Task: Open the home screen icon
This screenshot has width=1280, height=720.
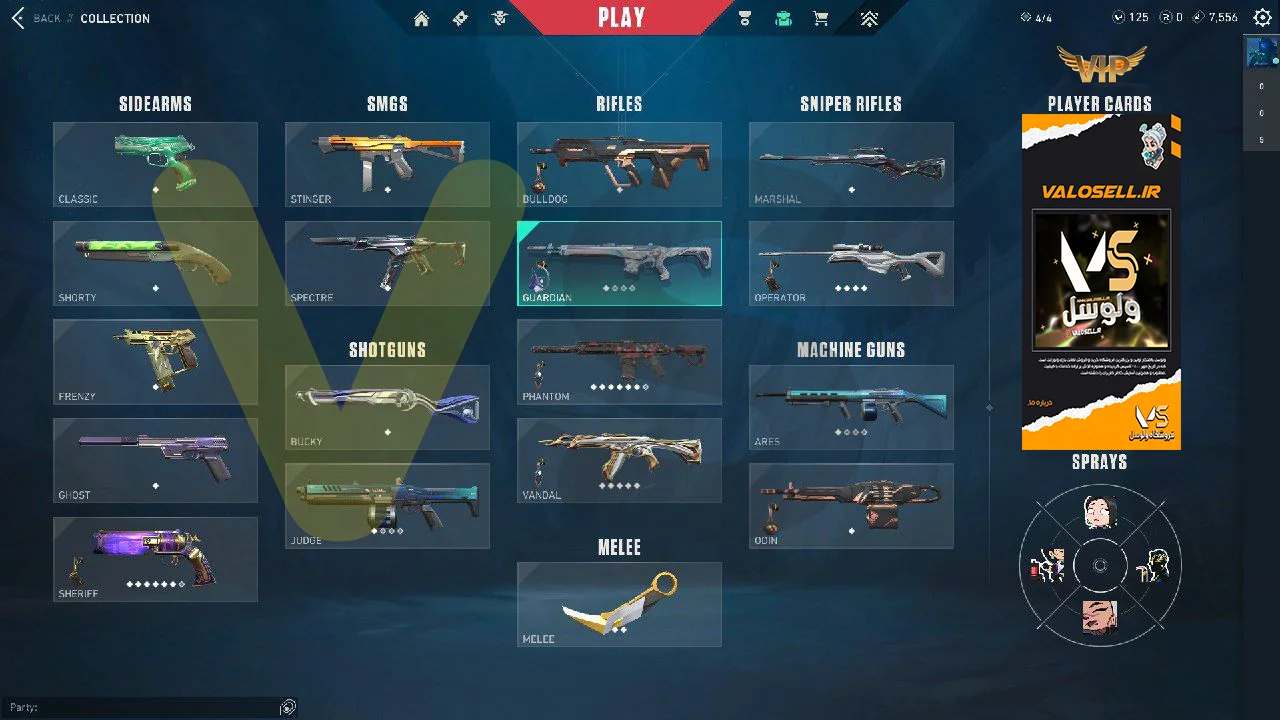Action: (422, 19)
